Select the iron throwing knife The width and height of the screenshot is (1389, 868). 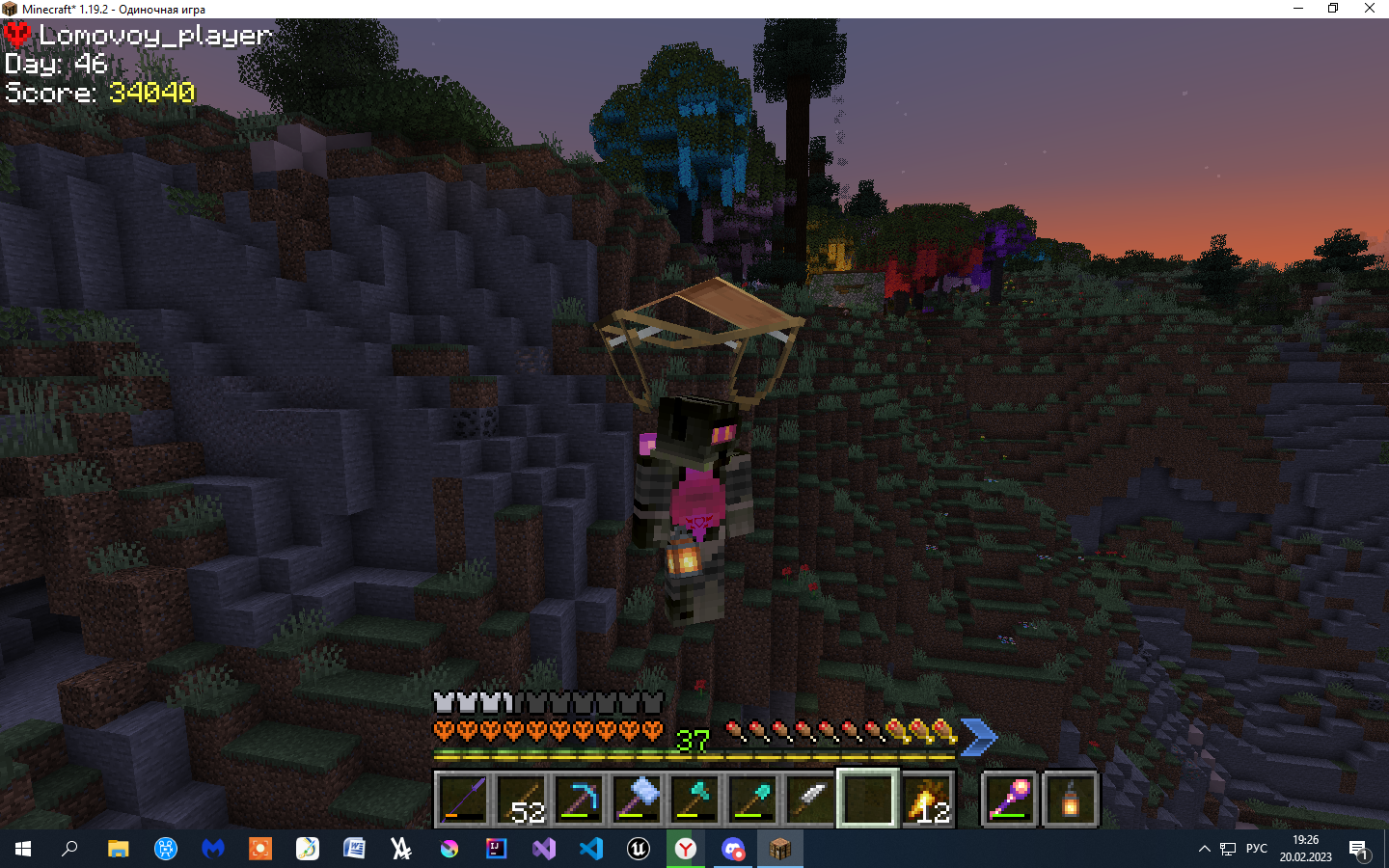coord(809,798)
